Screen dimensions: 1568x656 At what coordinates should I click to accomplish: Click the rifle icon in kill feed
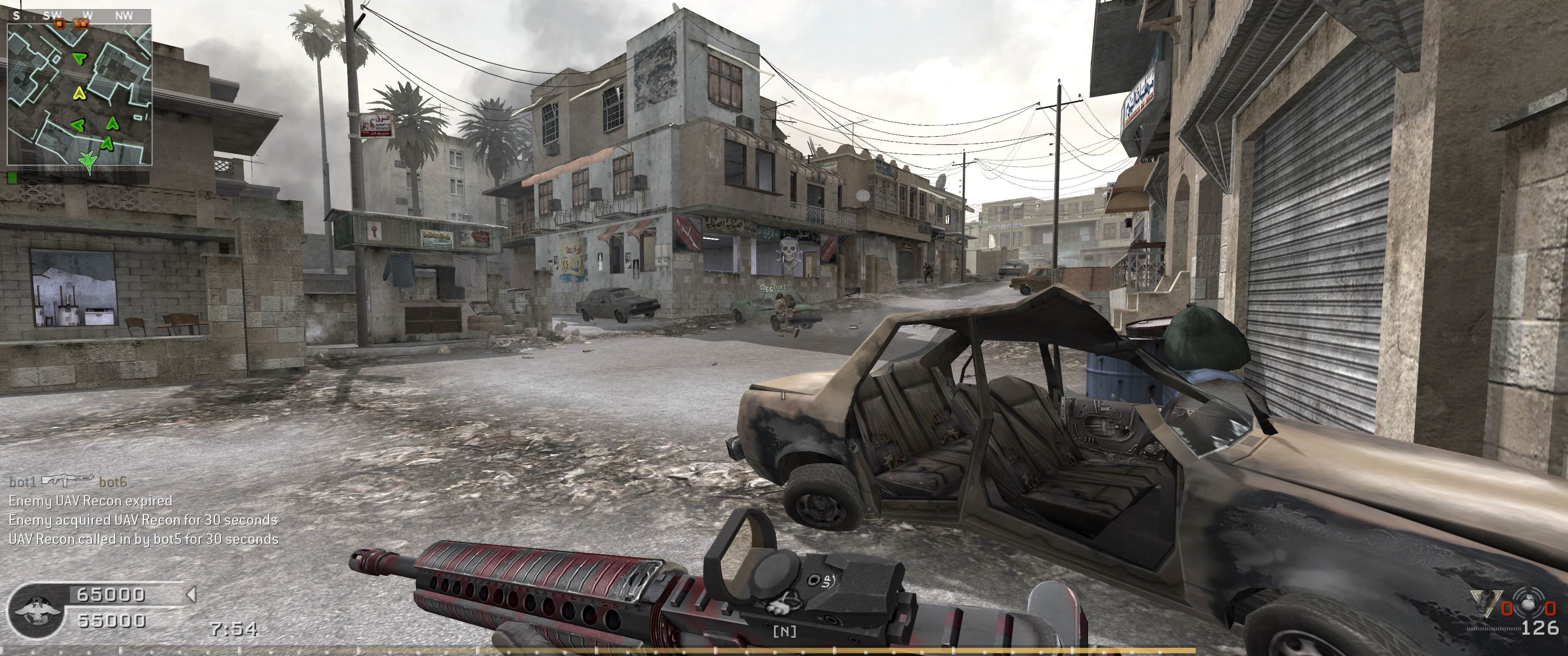click(67, 482)
